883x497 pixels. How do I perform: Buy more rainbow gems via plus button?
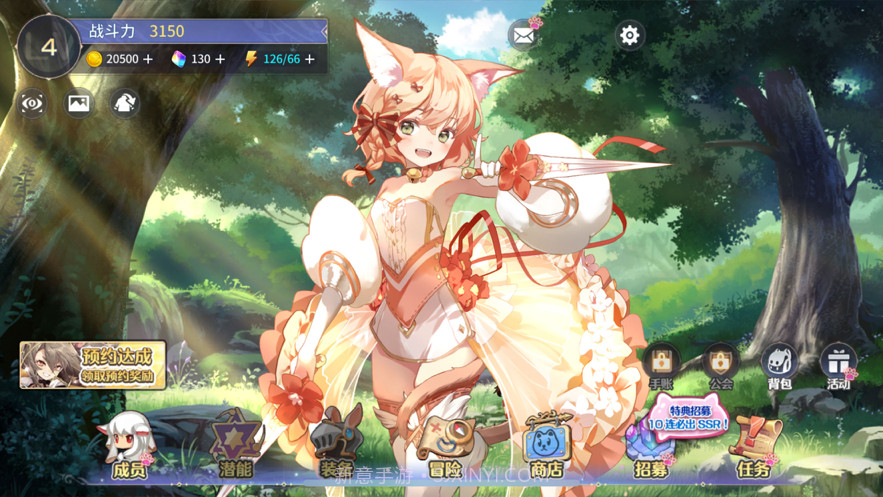(221, 59)
